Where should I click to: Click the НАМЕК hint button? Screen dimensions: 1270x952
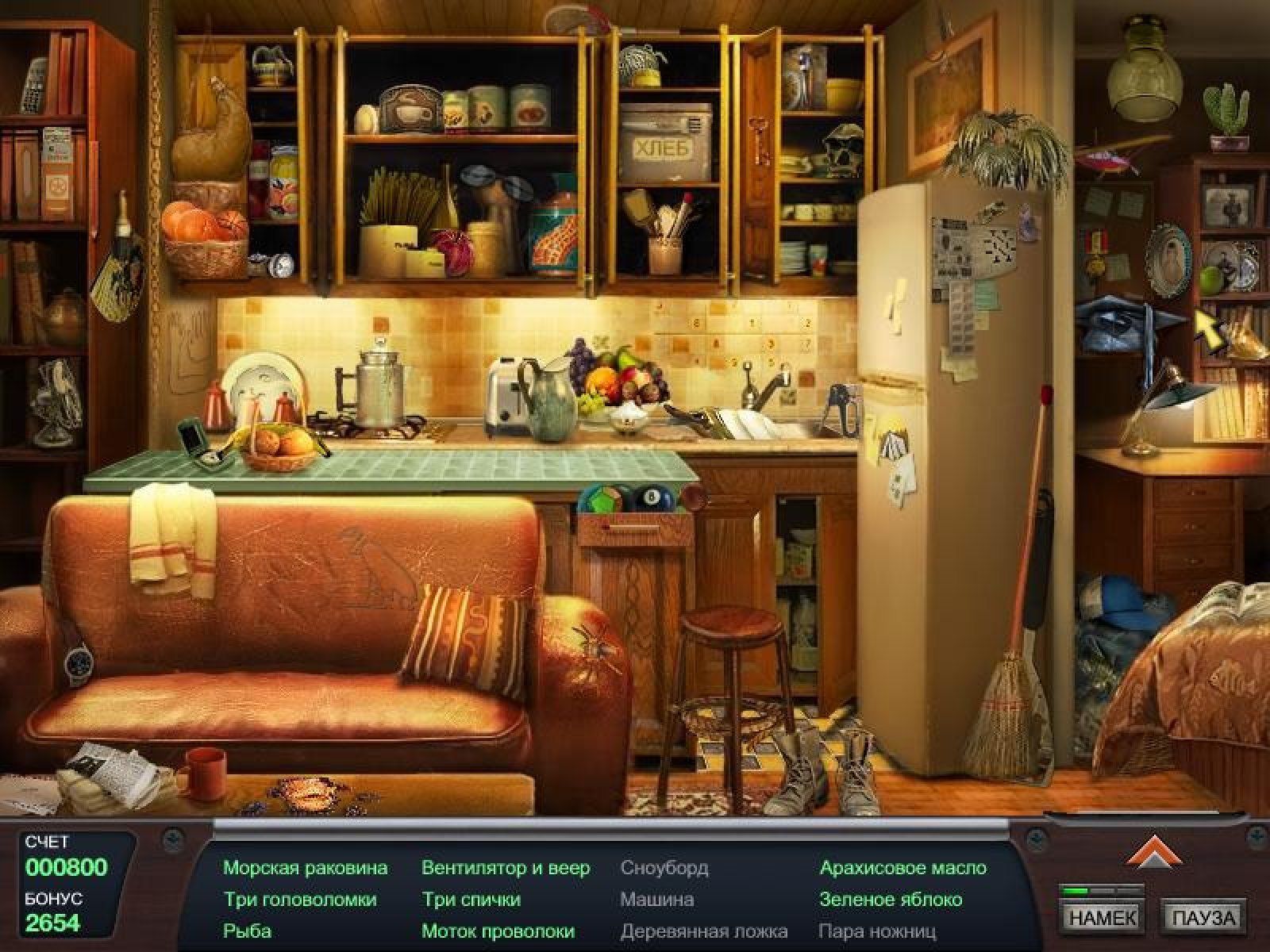(x=1103, y=917)
